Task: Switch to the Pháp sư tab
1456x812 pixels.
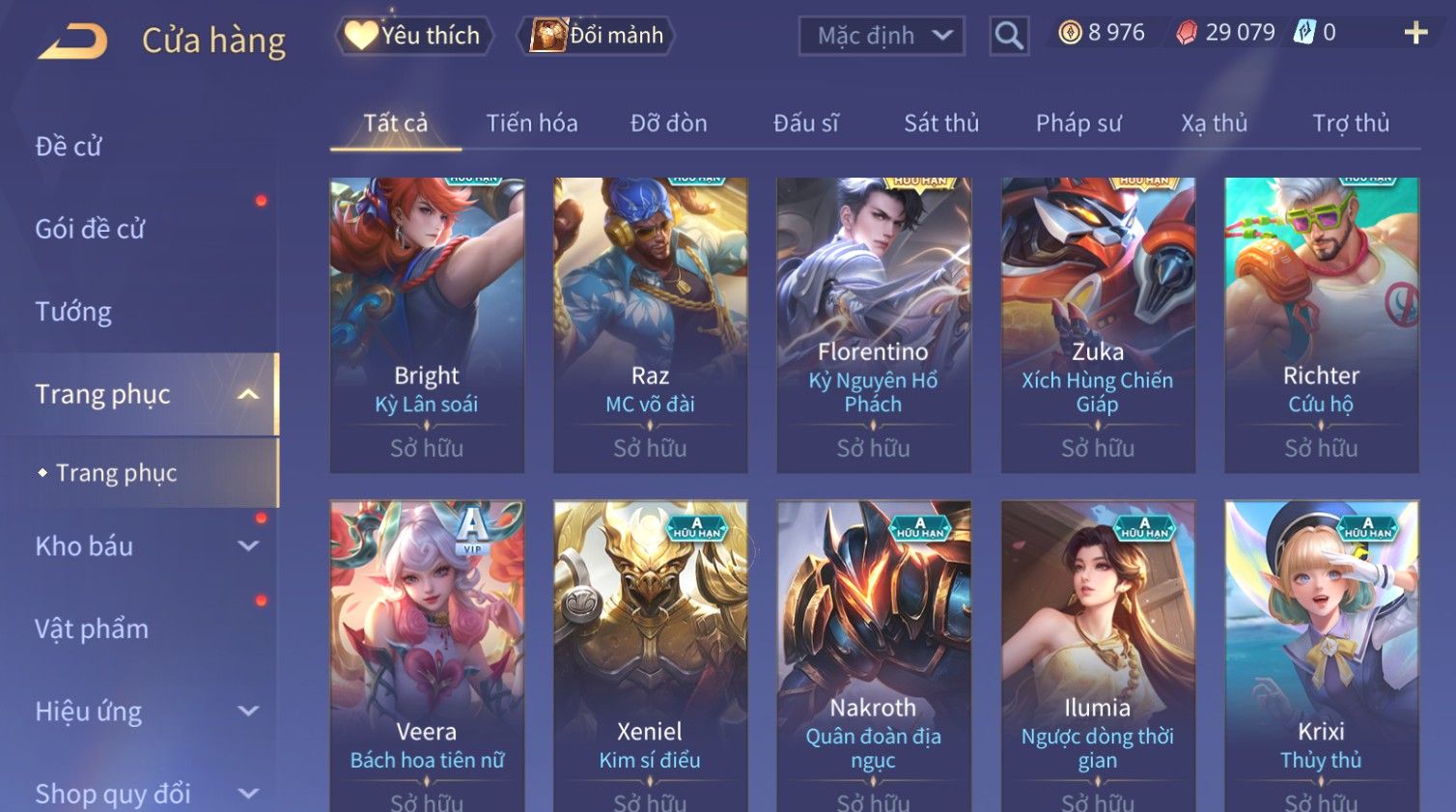Action: (x=1078, y=124)
